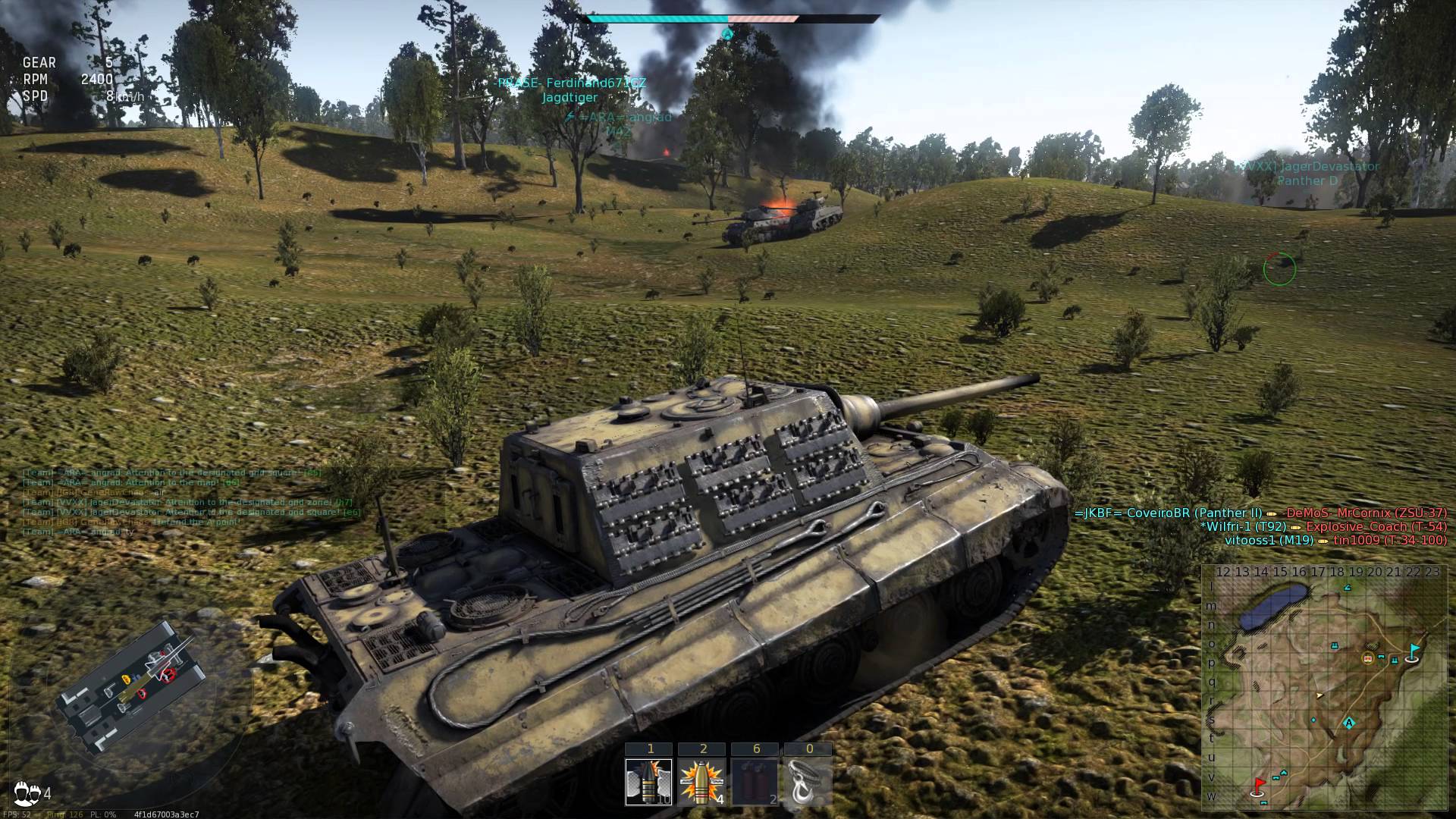Click the blue lake on the minimap
Image resolution: width=1456 pixels, height=819 pixels.
(x=1272, y=607)
